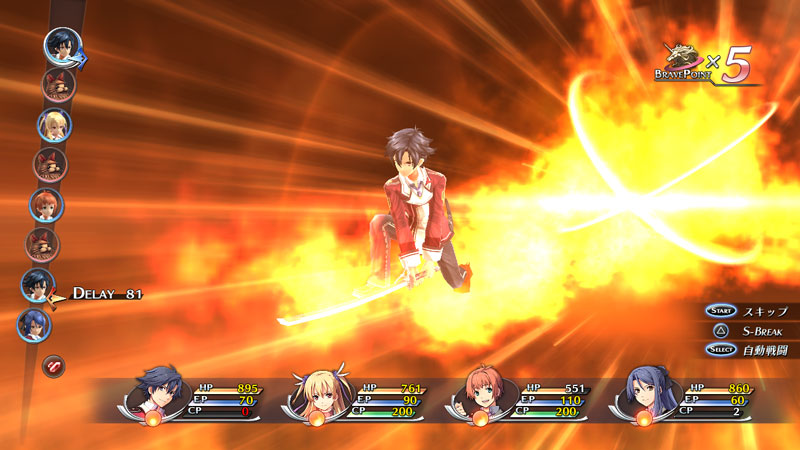Choose blue-haired Laura's turn order portrait
The height and width of the screenshot is (450, 800).
[x=34, y=325]
